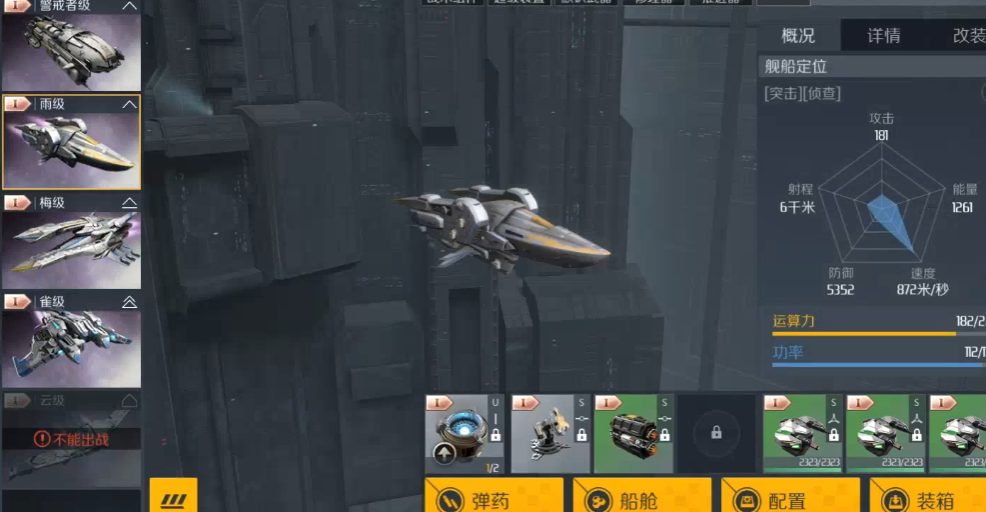Click the 配置 configuration button
Image resolution: width=986 pixels, height=512 pixels.
[x=789, y=498]
